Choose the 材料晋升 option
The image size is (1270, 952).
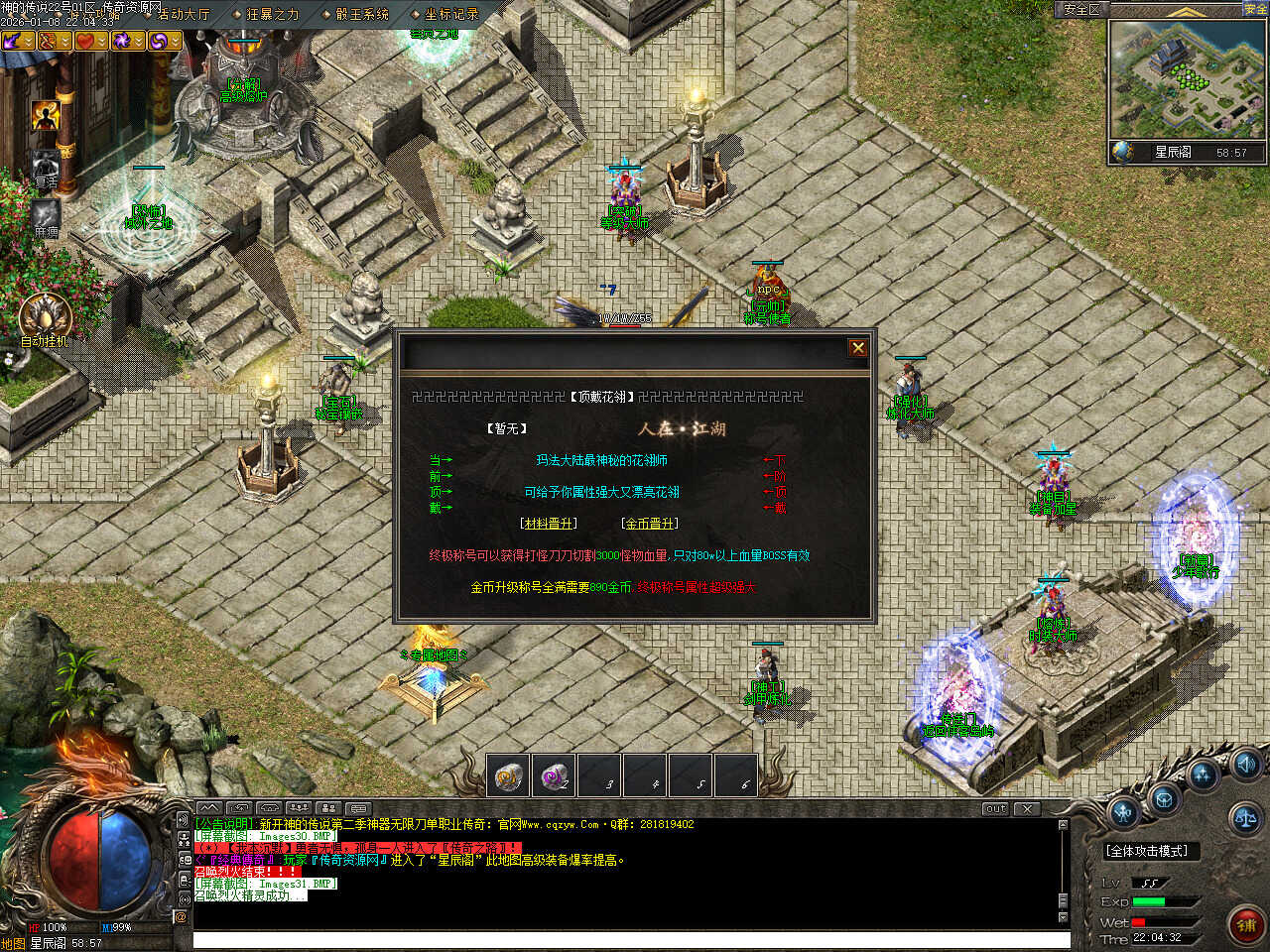(x=548, y=524)
